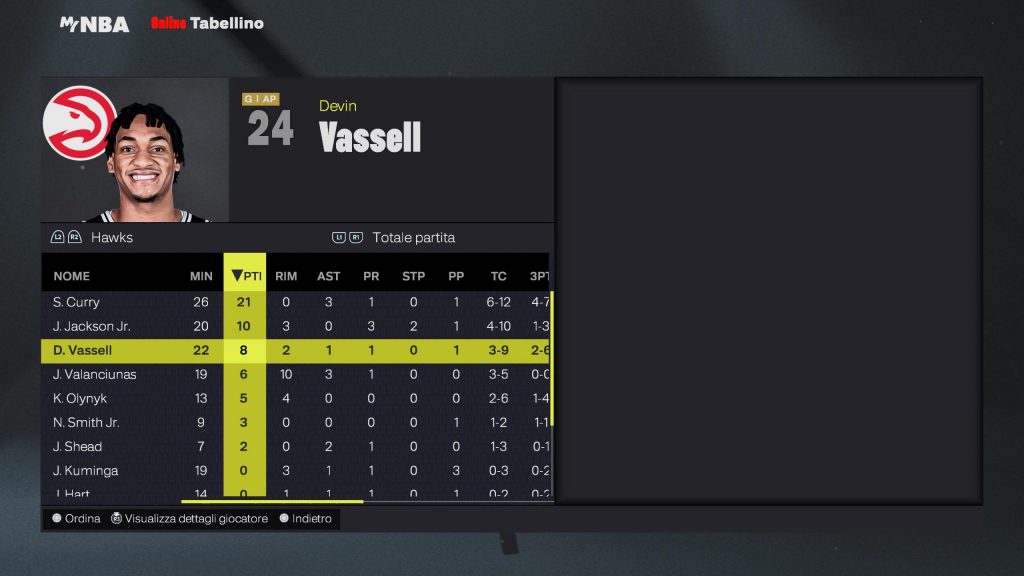Sort by RIM rebounds column header
The height and width of the screenshot is (576, 1024).
[x=286, y=276]
